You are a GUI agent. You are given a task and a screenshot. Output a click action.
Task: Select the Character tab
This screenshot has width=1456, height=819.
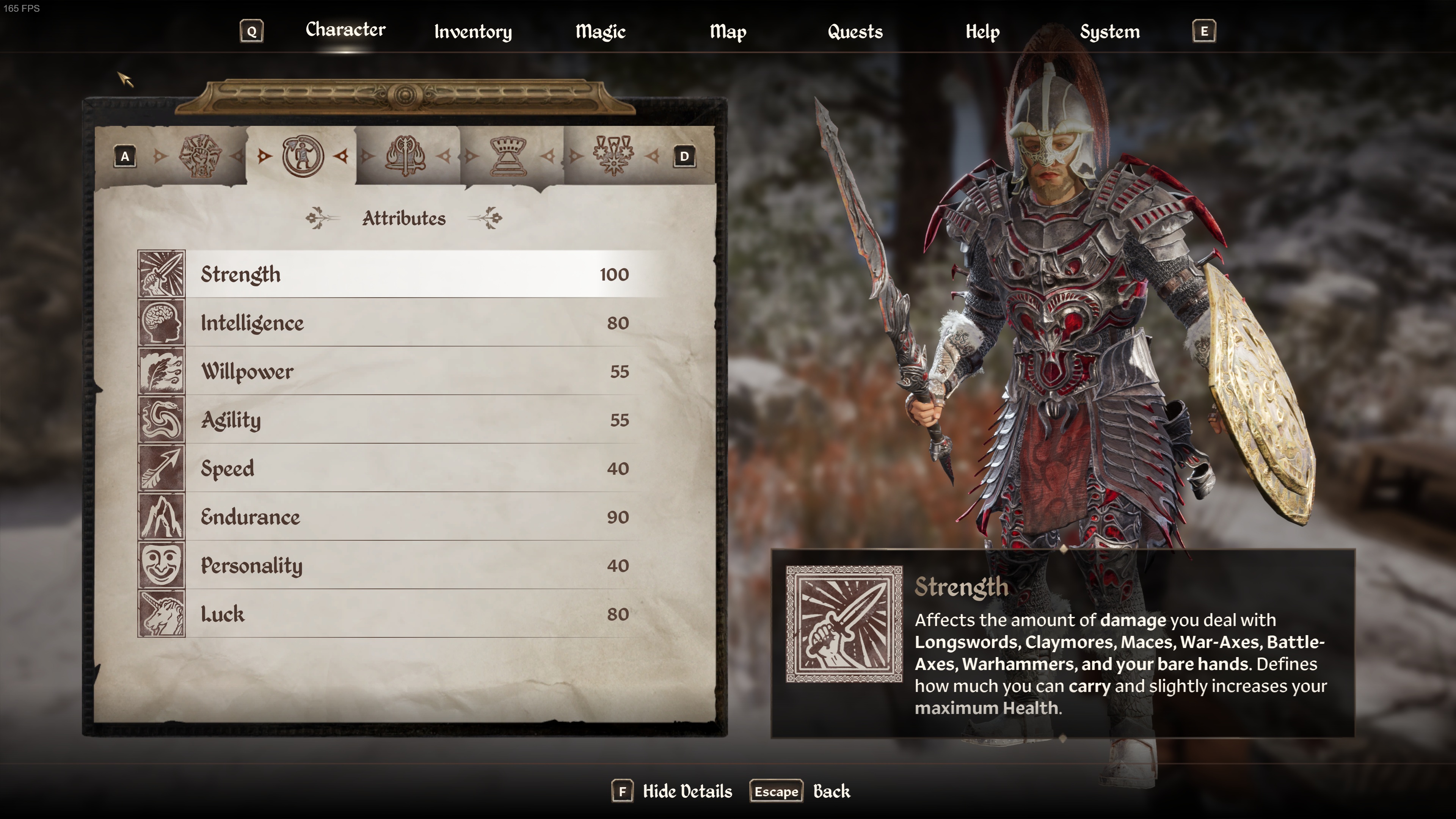coord(345,30)
